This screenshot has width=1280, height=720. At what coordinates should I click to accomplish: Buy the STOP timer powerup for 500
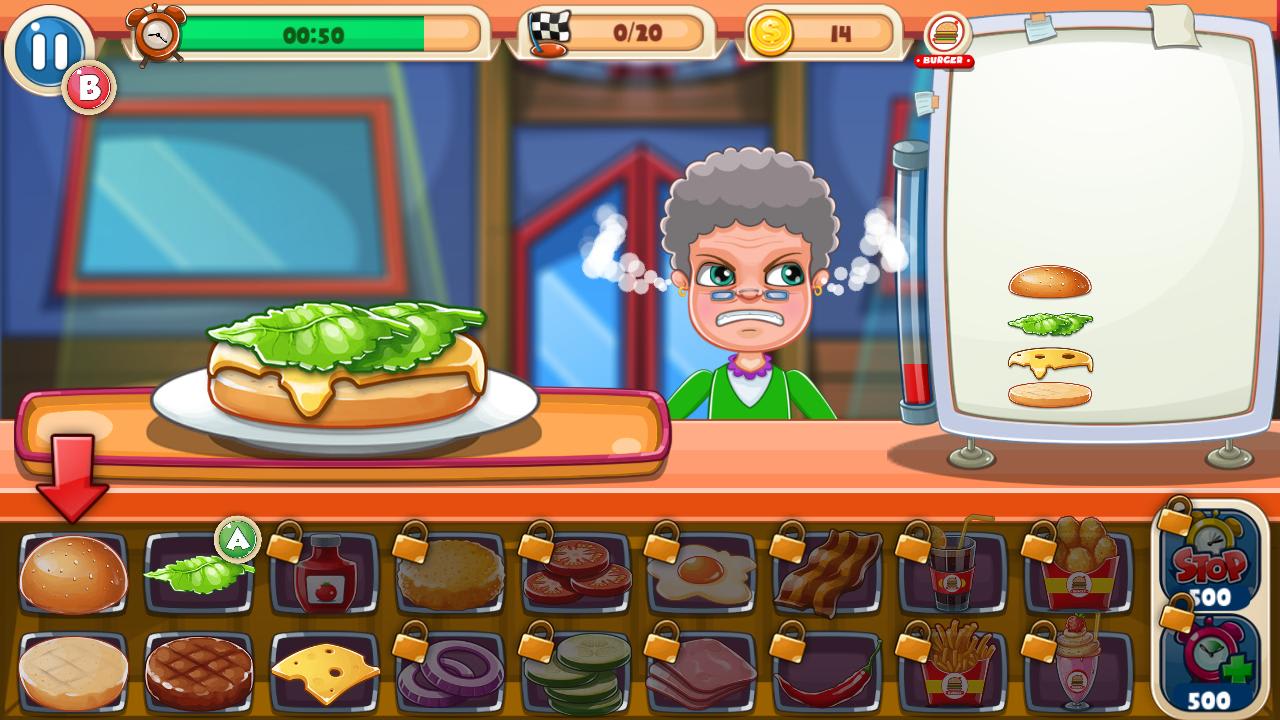(x=1209, y=562)
